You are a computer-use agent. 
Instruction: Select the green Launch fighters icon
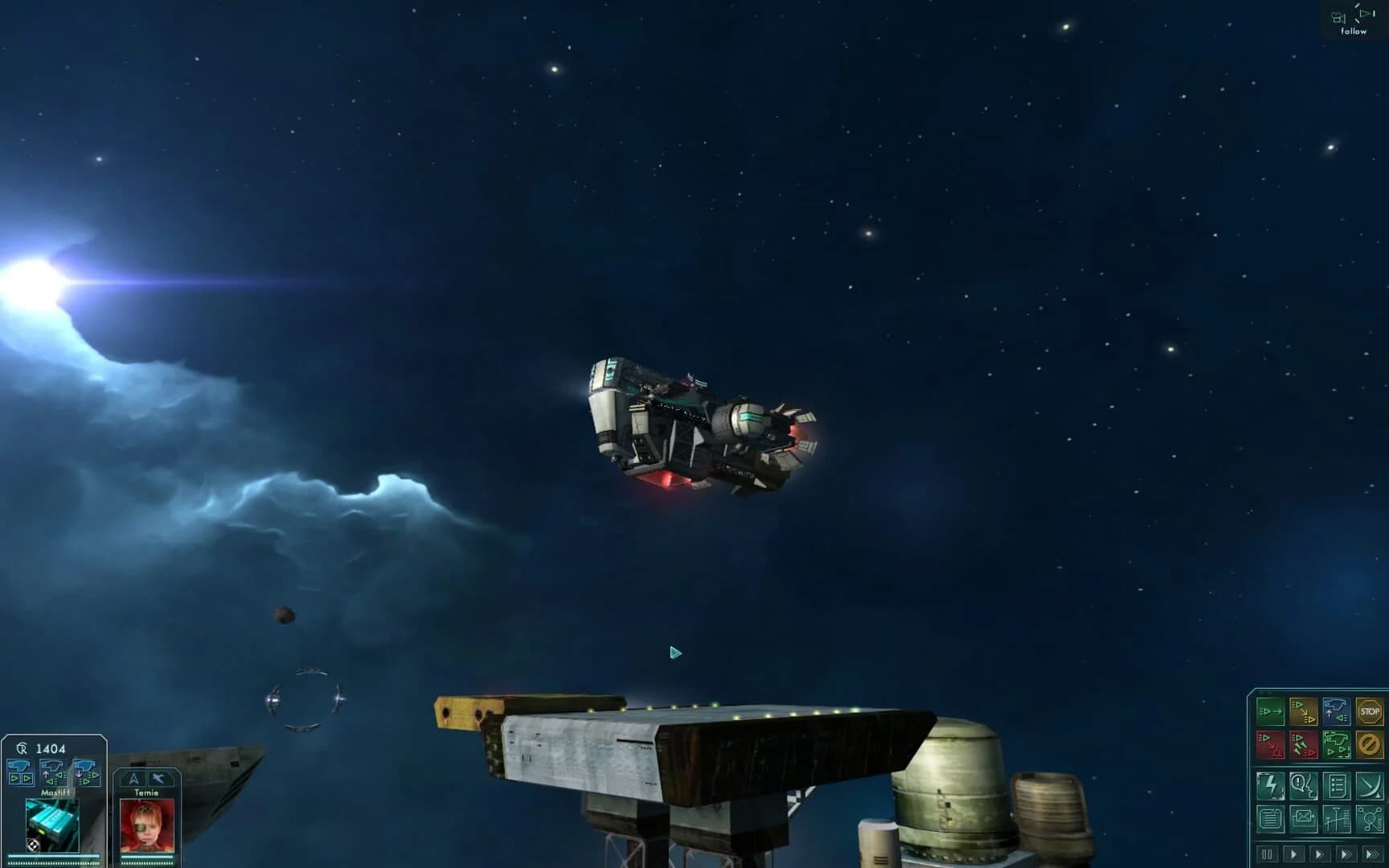tap(1337, 745)
